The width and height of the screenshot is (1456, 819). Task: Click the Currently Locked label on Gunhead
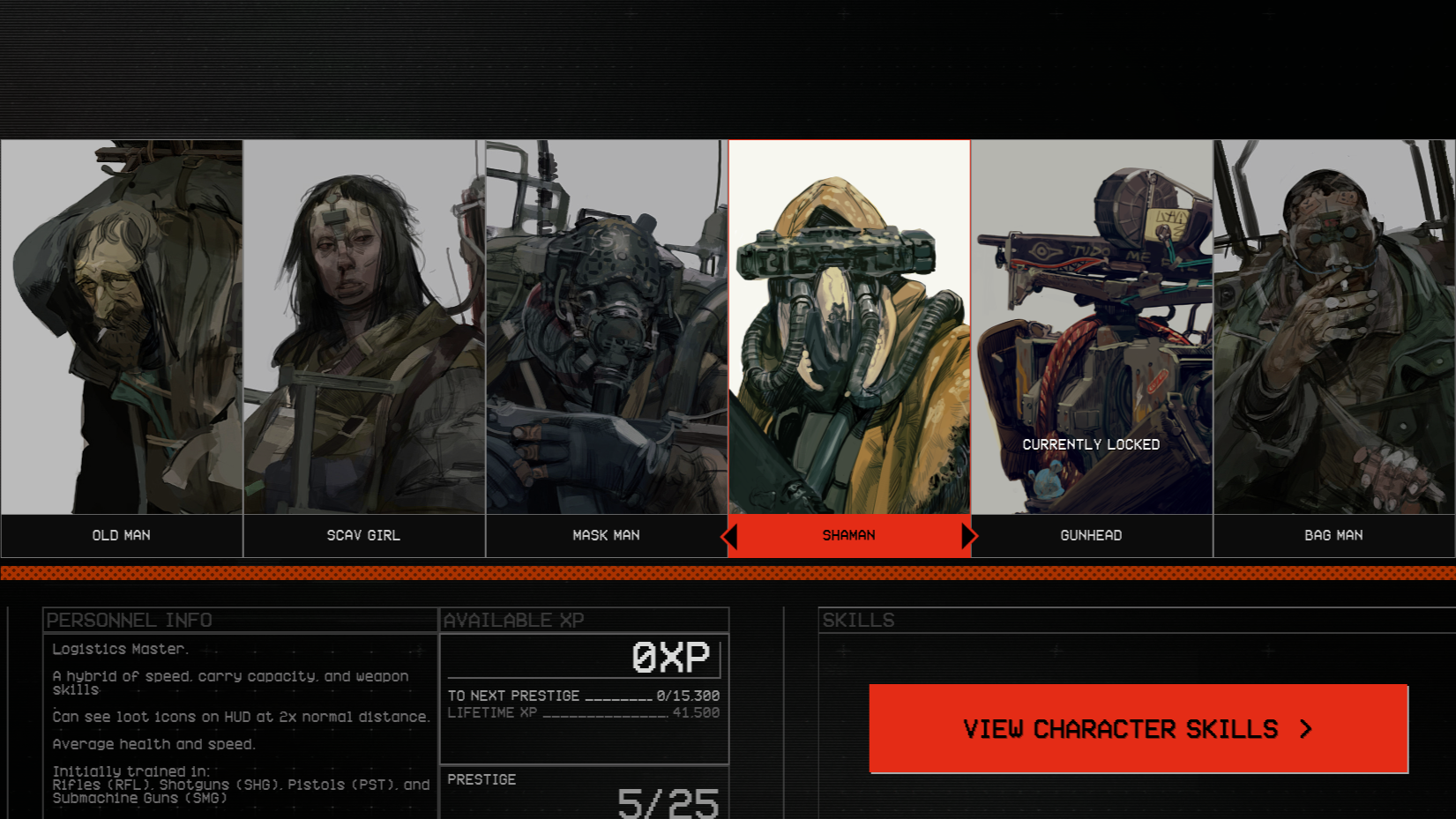click(x=1091, y=445)
